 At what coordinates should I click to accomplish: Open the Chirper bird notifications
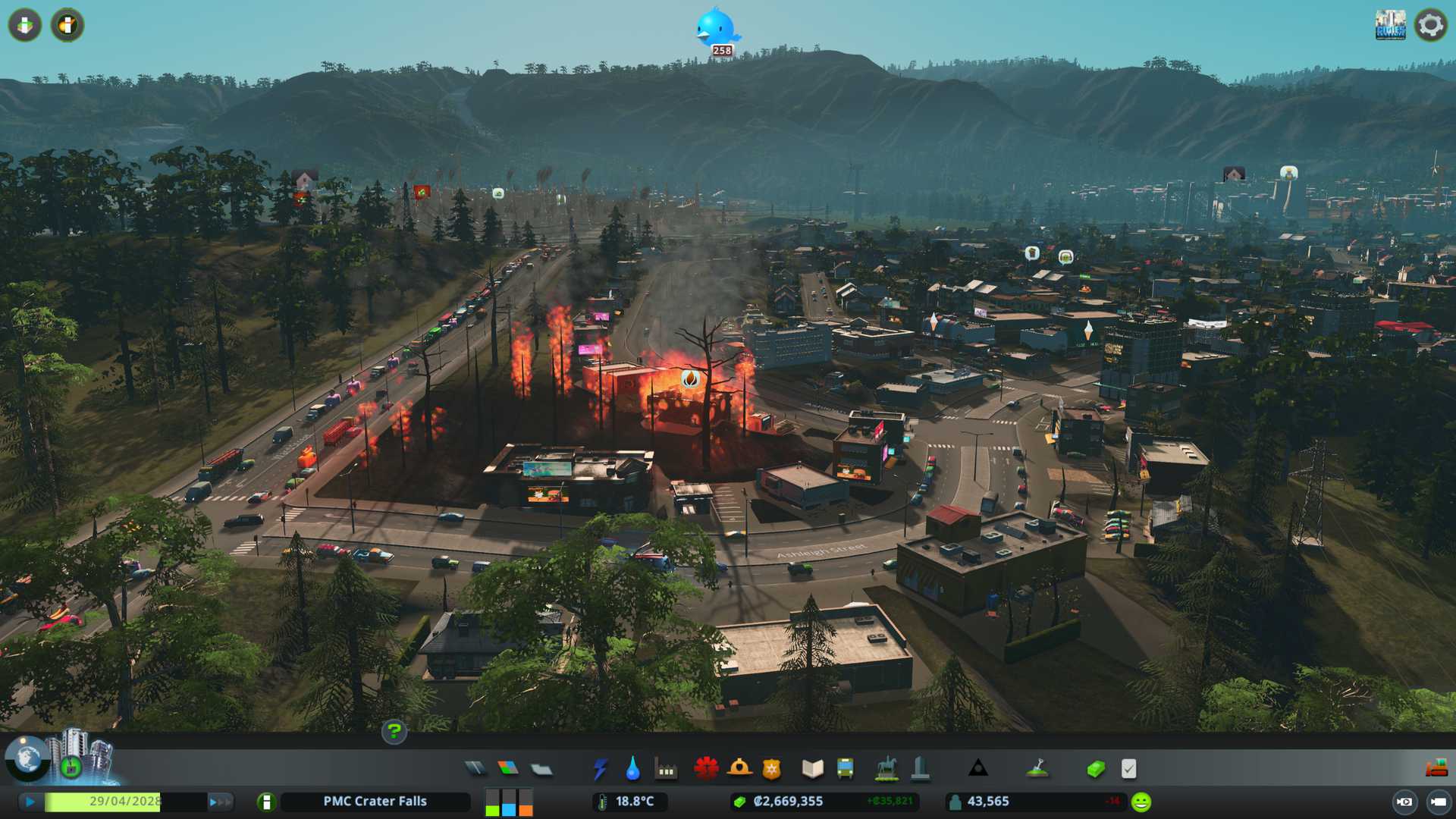715,29
